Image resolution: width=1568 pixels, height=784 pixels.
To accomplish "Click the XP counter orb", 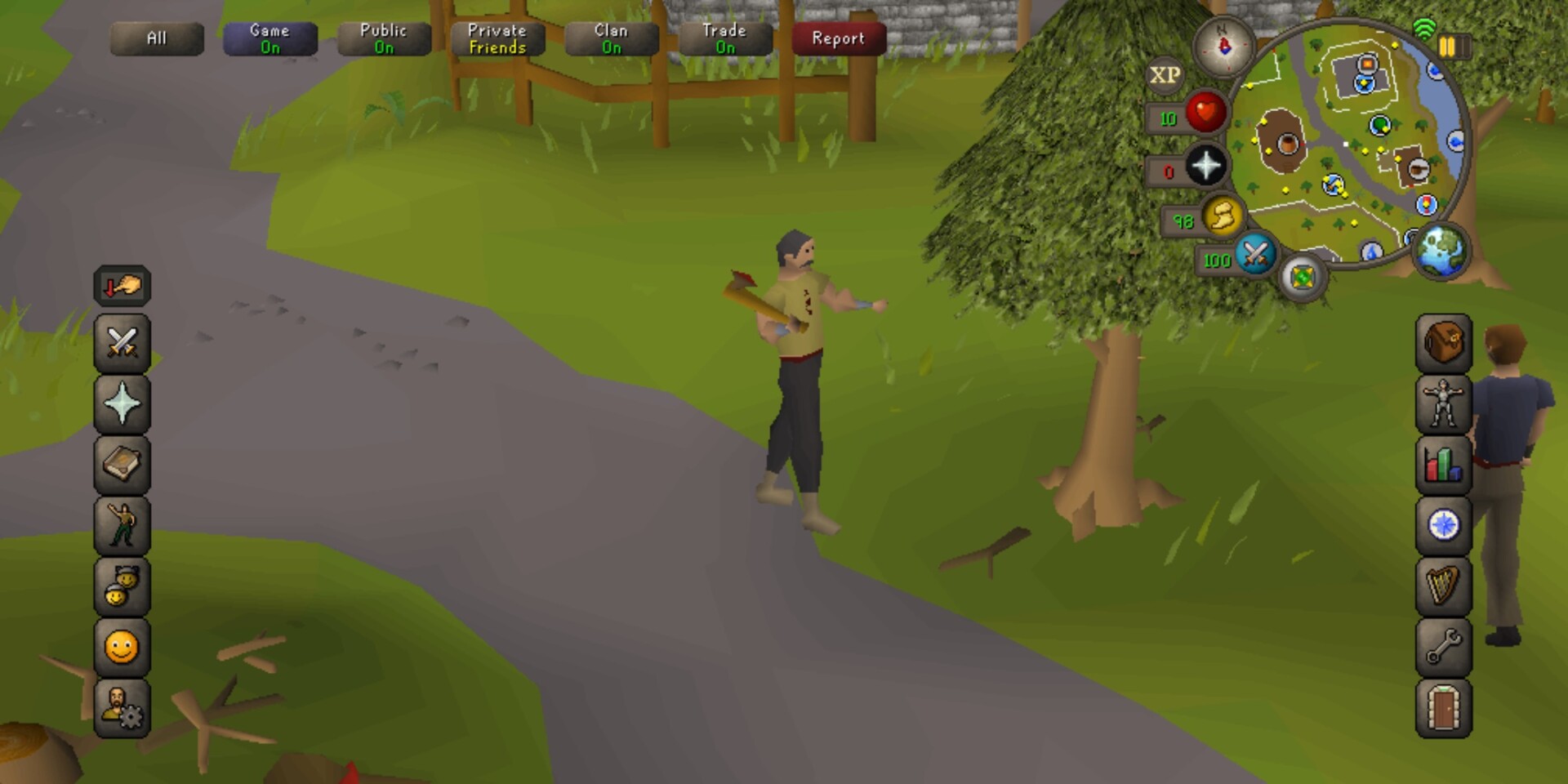I will (1166, 75).
